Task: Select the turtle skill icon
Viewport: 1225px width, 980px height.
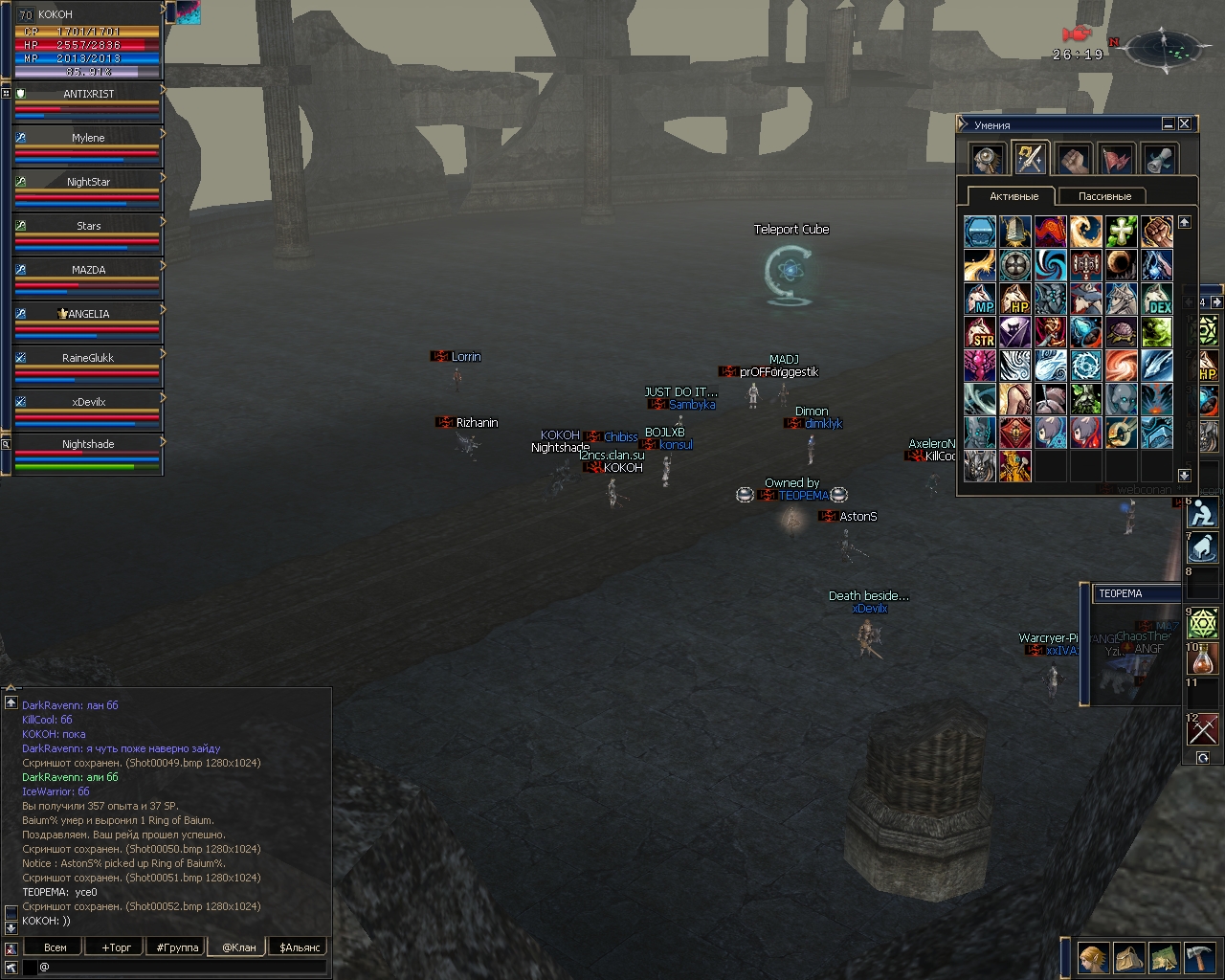Action: [1122, 332]
